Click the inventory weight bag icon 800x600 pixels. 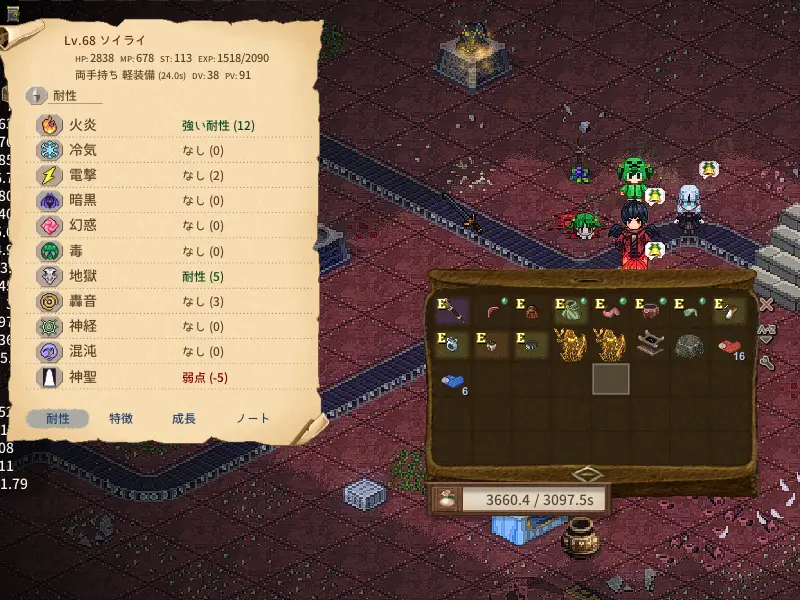pyautogui.click(x=446, y=498)
